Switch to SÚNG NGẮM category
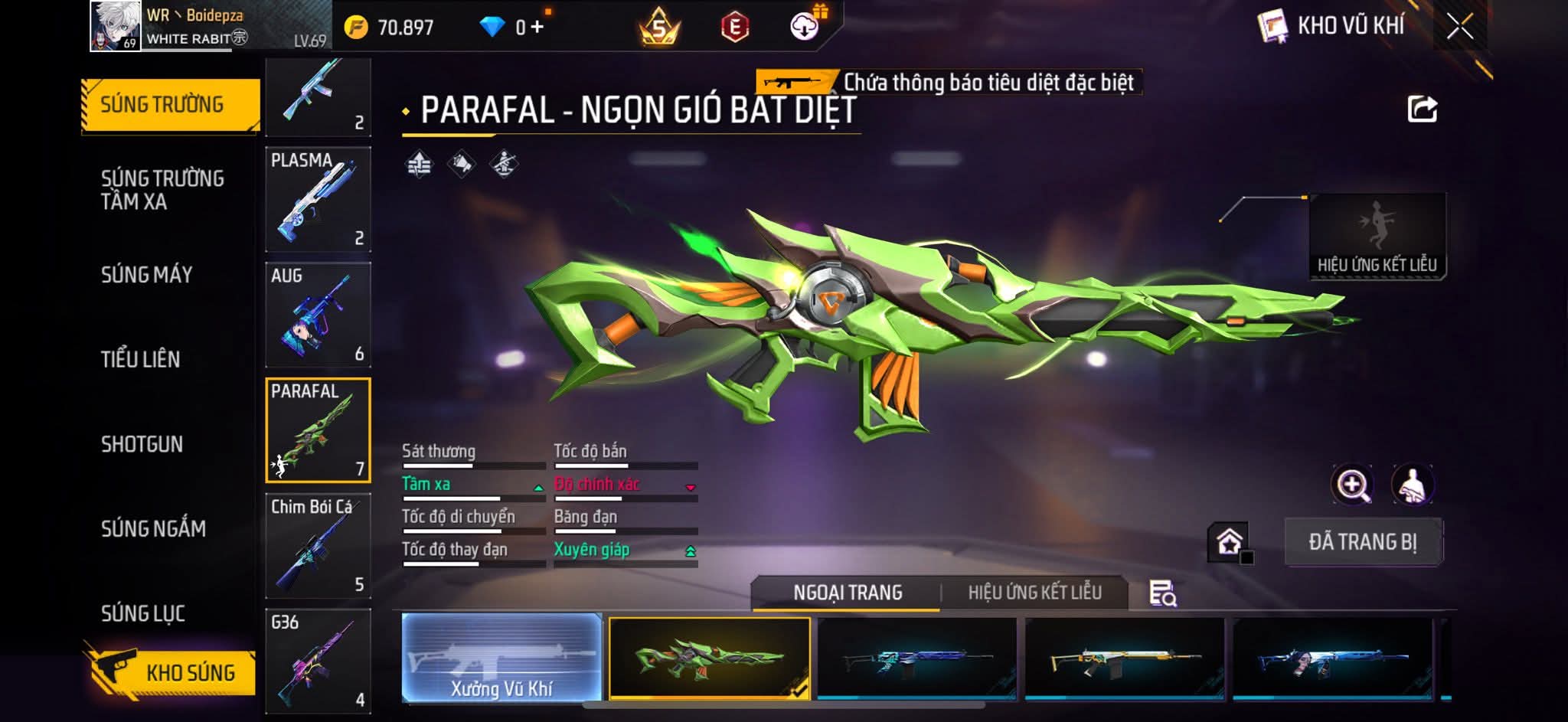Image resolution: width=1568 pixels, height=722 pixels. tap(154, 528)
